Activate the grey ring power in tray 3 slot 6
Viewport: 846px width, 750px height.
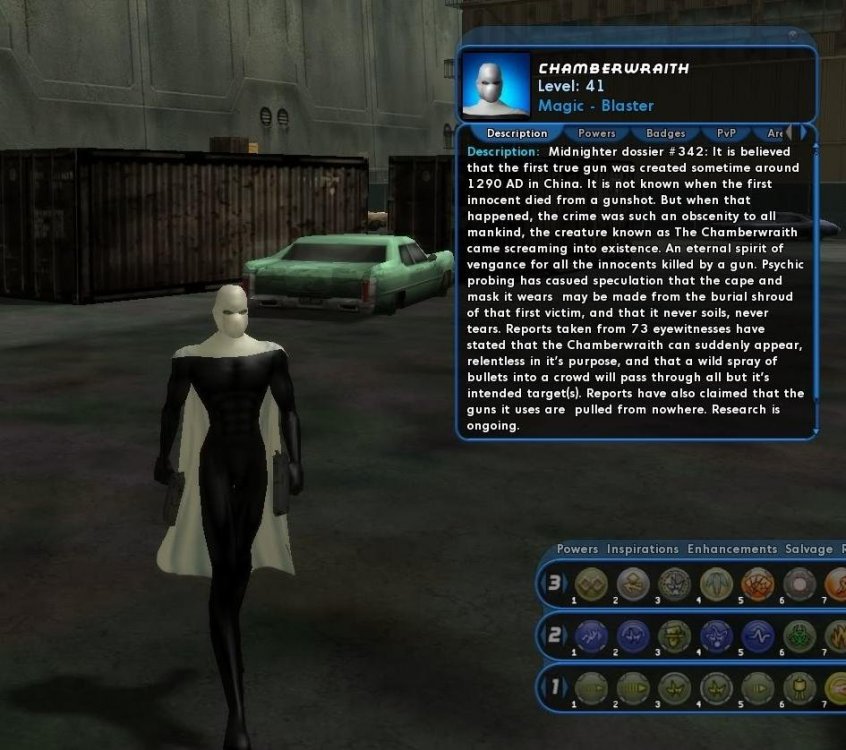point(799,584)
